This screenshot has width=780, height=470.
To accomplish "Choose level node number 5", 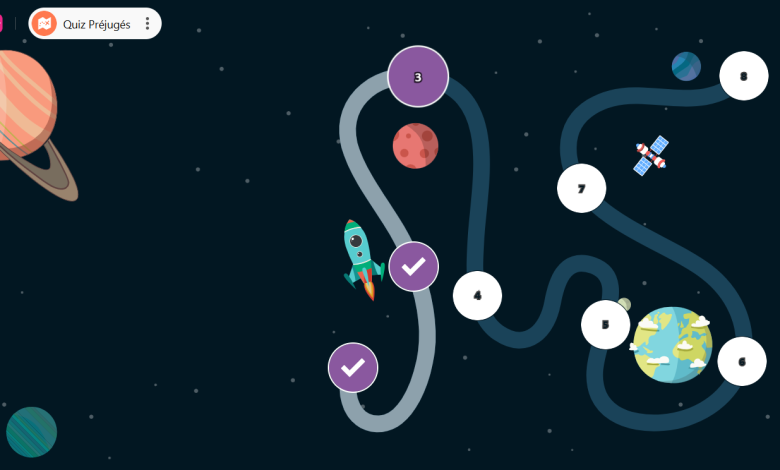I will pyautogui.click(x=605, y=324).
